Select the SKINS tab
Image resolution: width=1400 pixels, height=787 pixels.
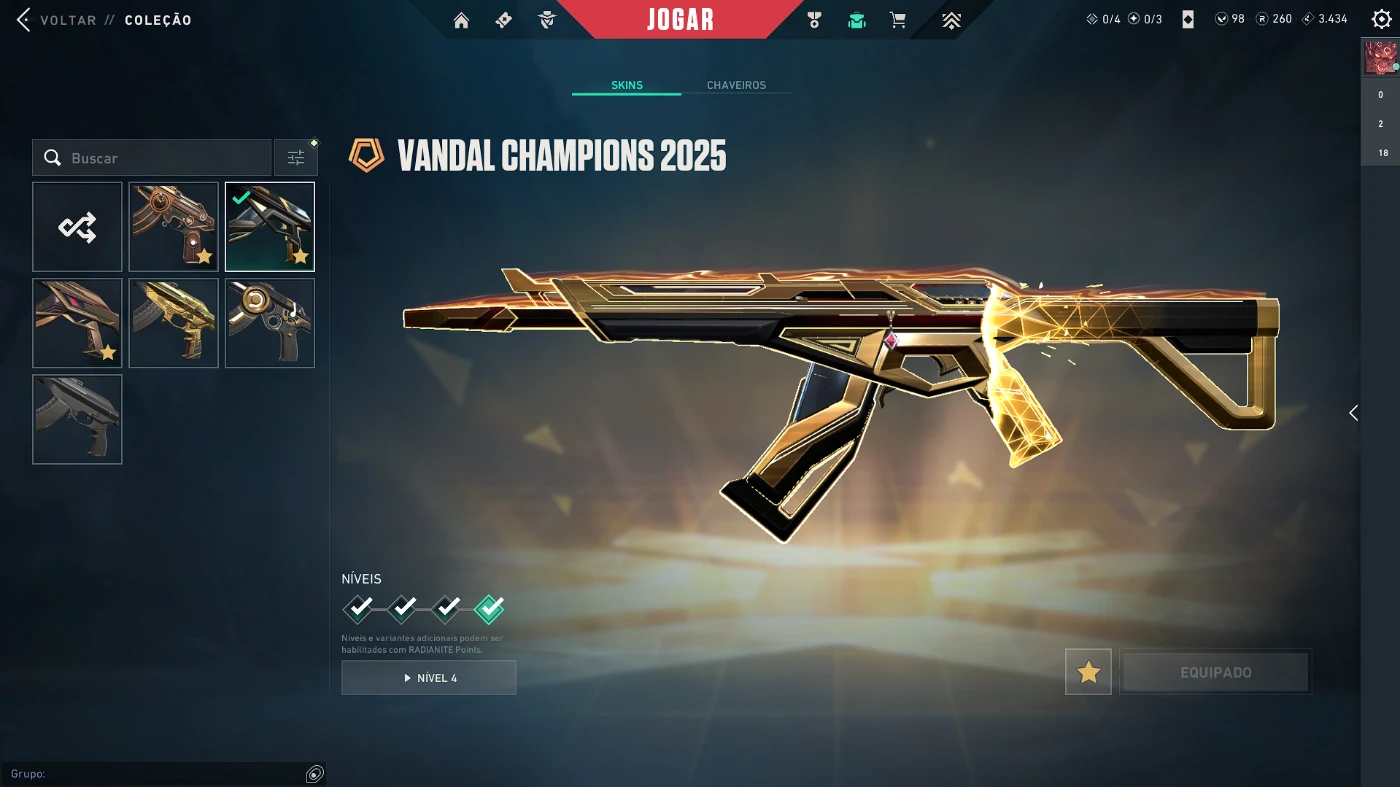(x=627, y=85)
